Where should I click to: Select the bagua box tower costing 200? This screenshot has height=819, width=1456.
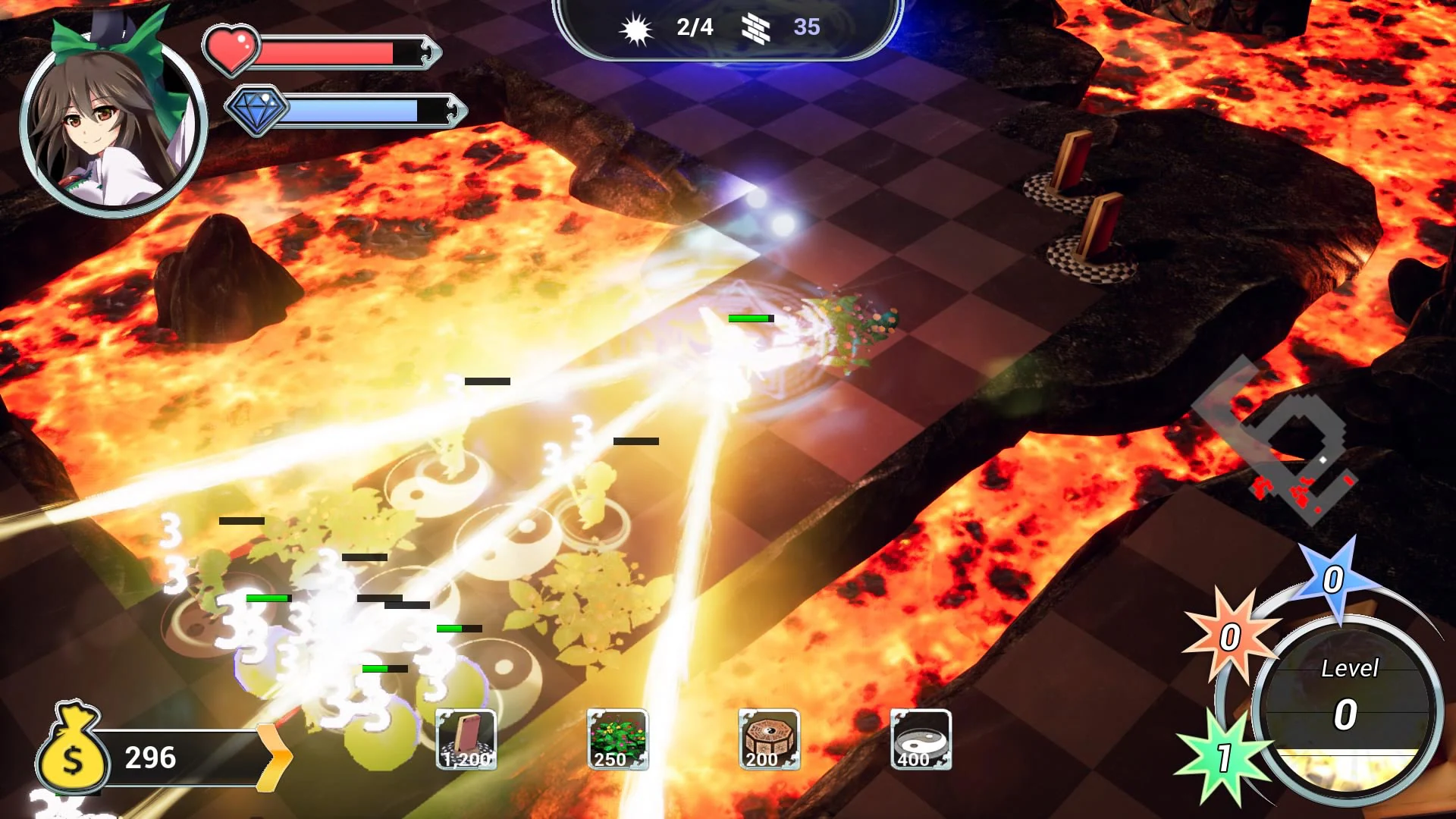click(x=767, y=742)
